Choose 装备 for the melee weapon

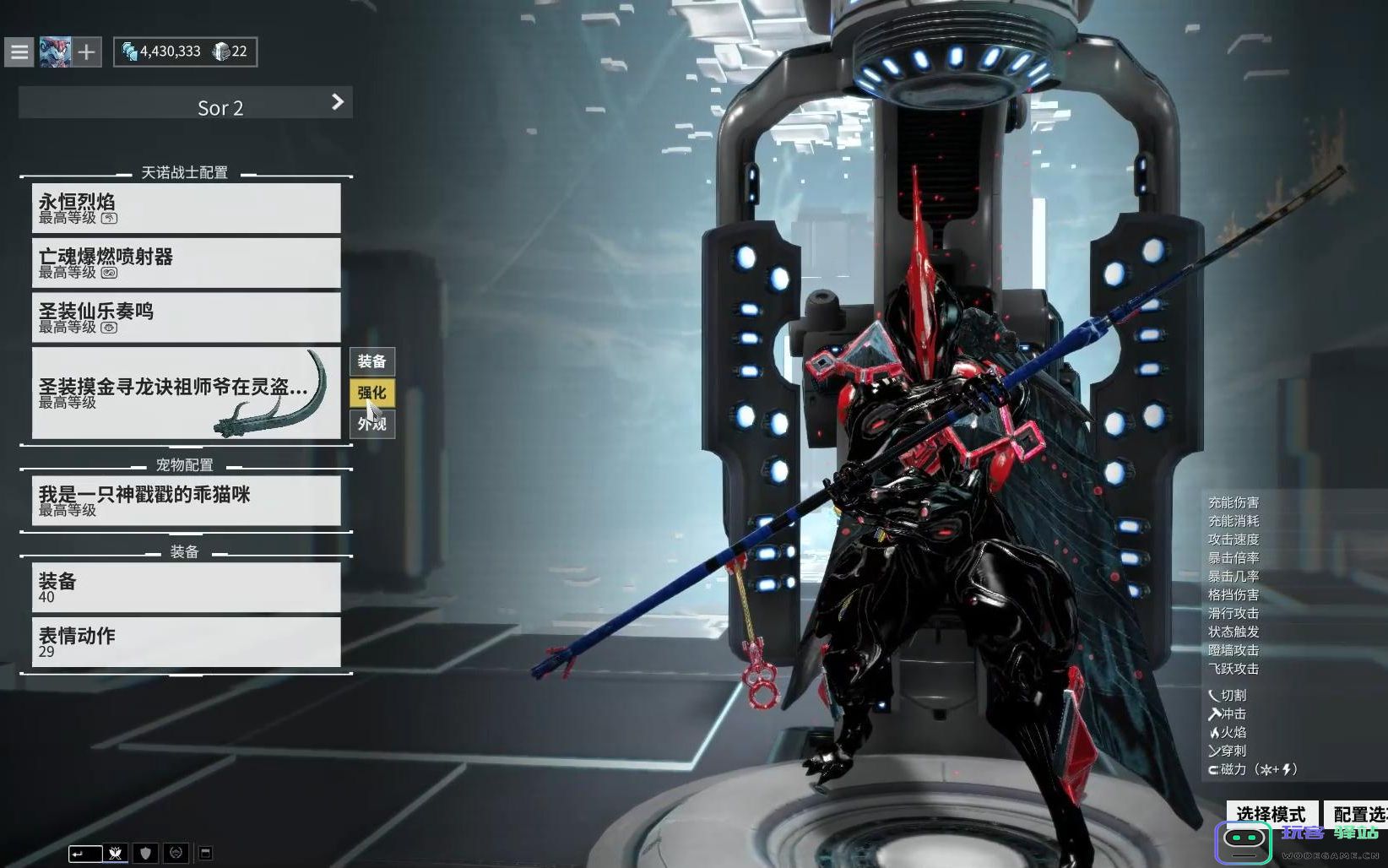pyautogui.click(x=371, y=361)
